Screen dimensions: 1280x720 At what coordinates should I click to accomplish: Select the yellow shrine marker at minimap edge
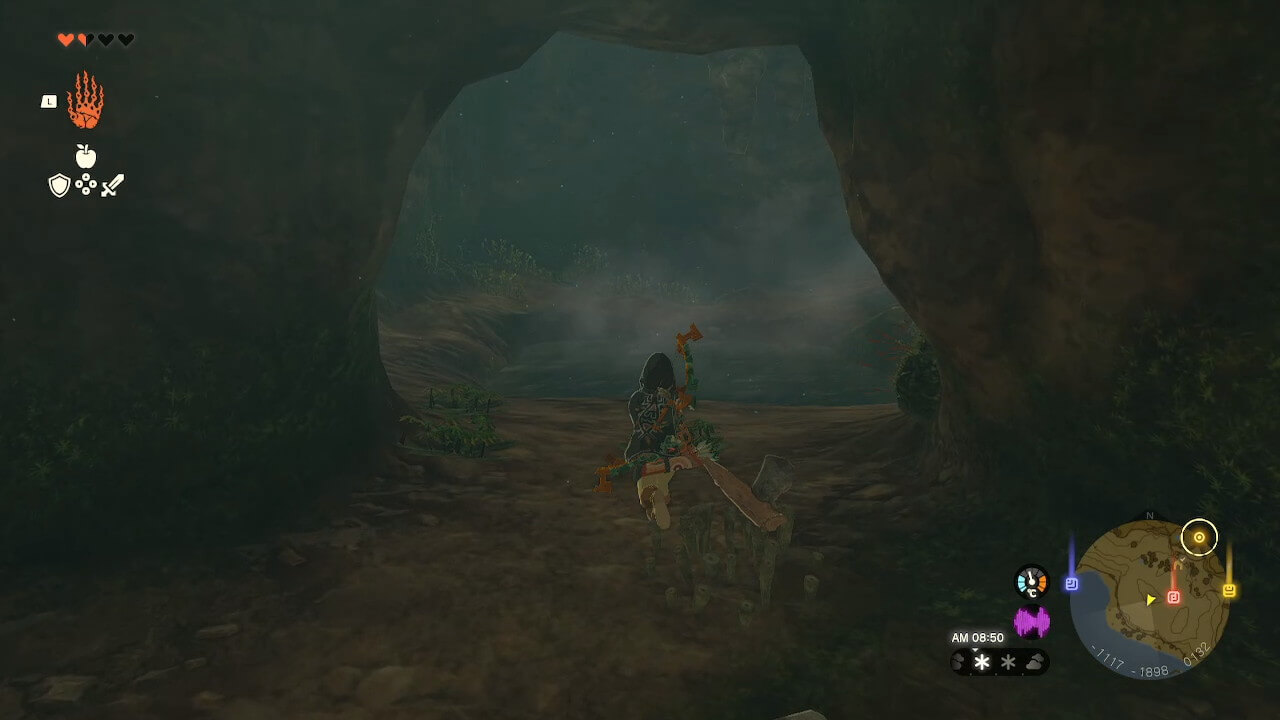click(x=1229, y=591)
